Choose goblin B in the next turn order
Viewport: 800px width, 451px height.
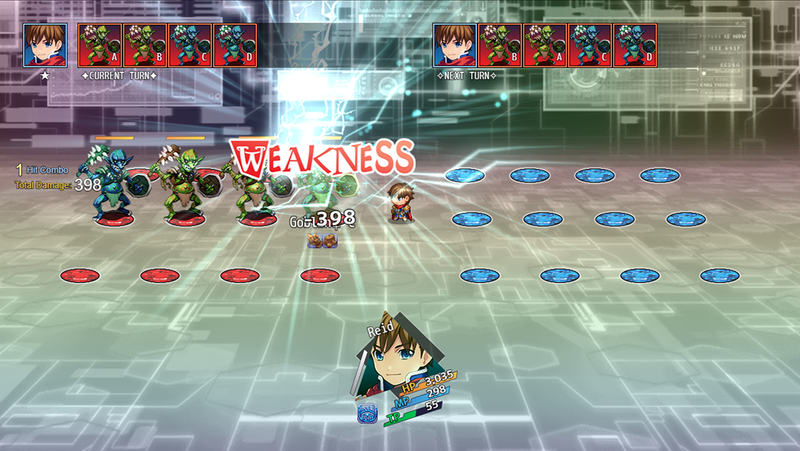coord(499,45)
